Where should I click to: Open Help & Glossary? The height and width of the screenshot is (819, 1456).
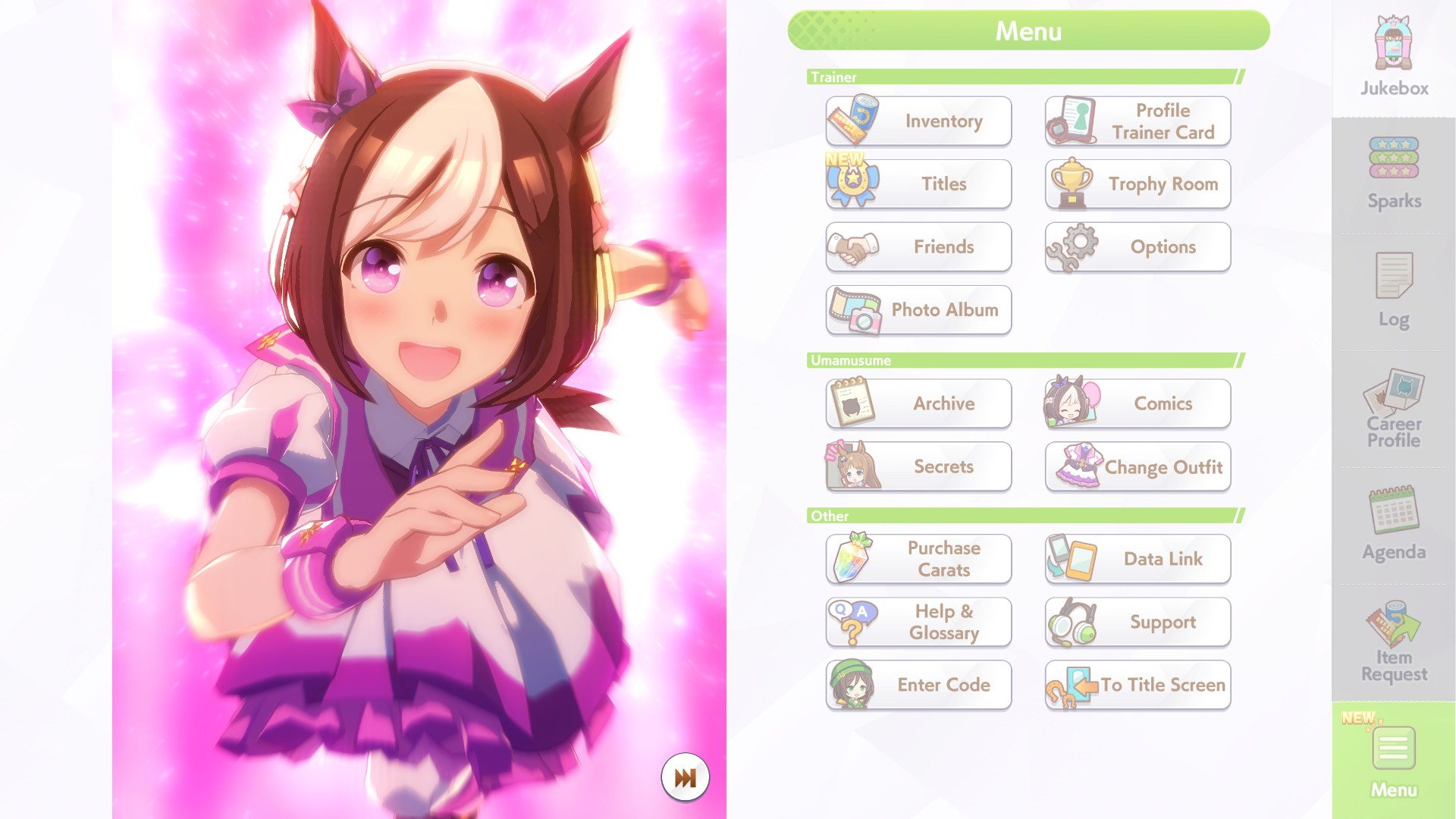(x=918, y=622)
